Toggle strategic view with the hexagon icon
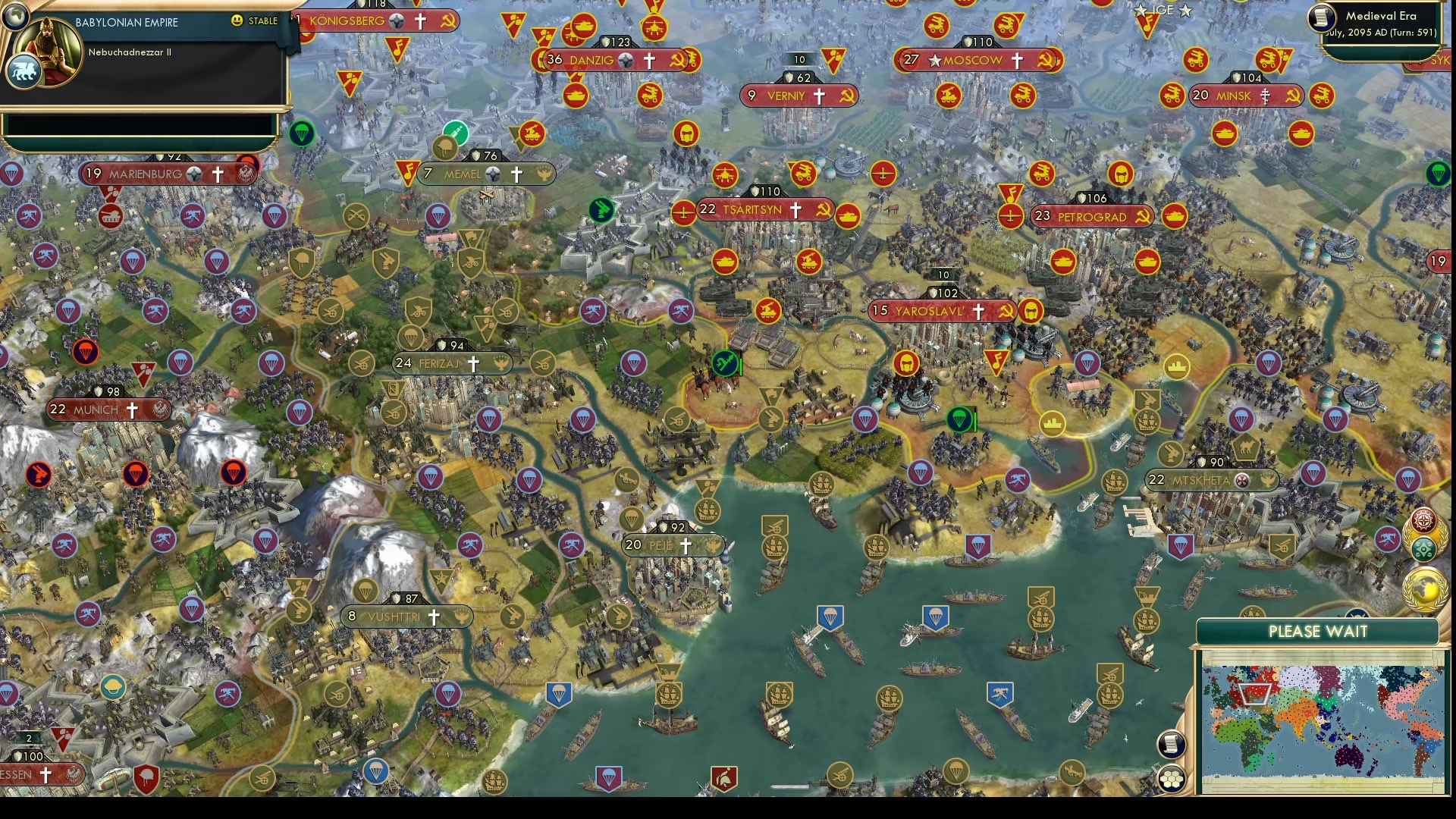The height and width of the screenshot is (819, 1456). [1172, 779]
